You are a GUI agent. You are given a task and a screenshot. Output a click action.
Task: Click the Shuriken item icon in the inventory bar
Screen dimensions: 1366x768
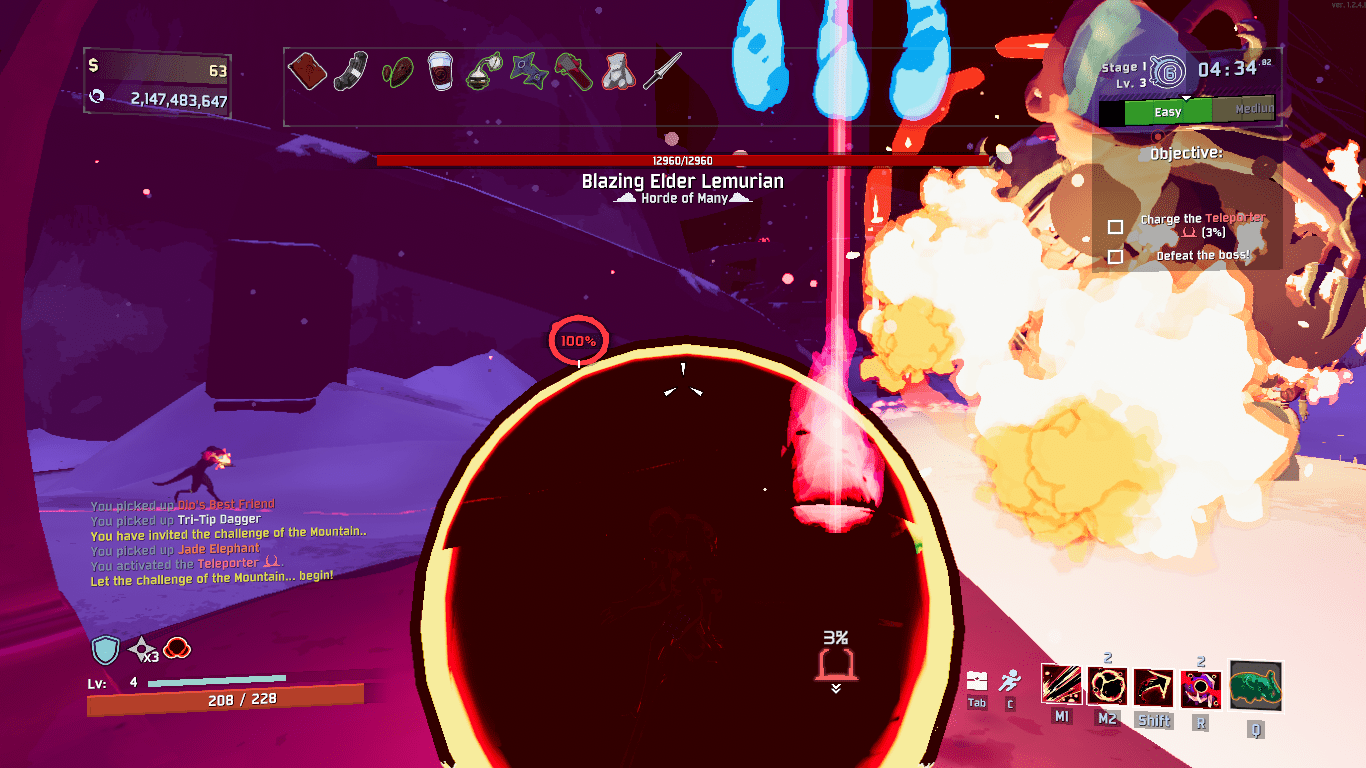(529, 70)
